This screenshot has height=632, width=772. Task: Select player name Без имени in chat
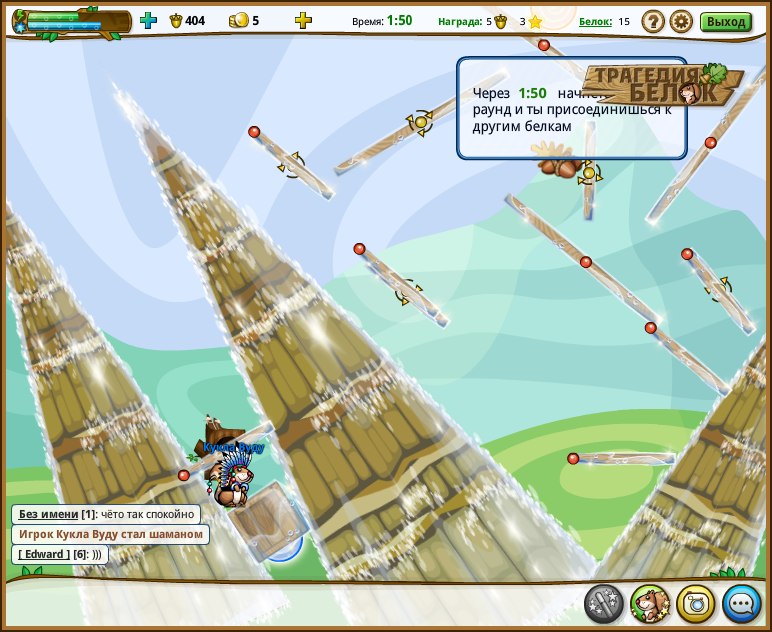(x=48, y=514)
